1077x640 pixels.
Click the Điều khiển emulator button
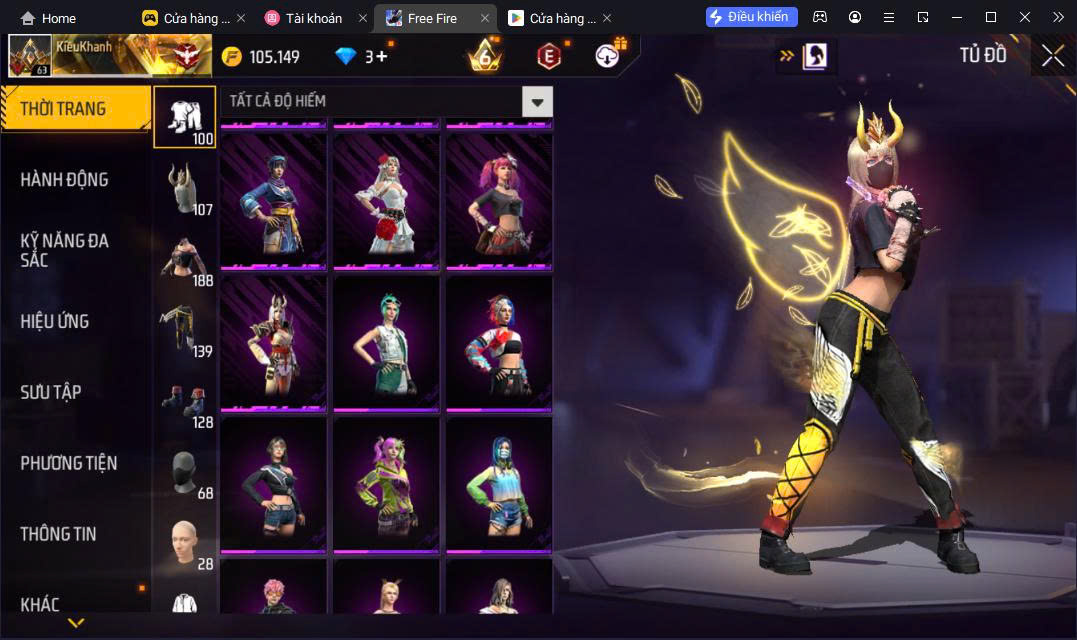coord(752,17)
